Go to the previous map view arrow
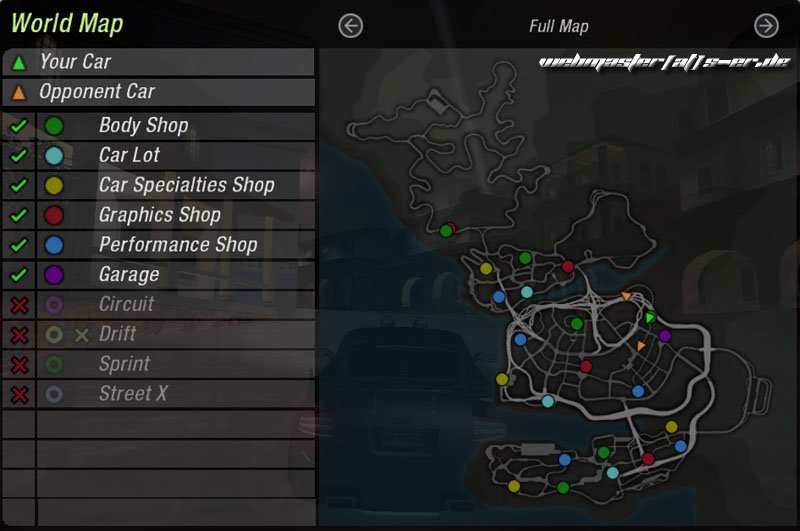This screenshot has width=800, height=531. click(350, 26)
